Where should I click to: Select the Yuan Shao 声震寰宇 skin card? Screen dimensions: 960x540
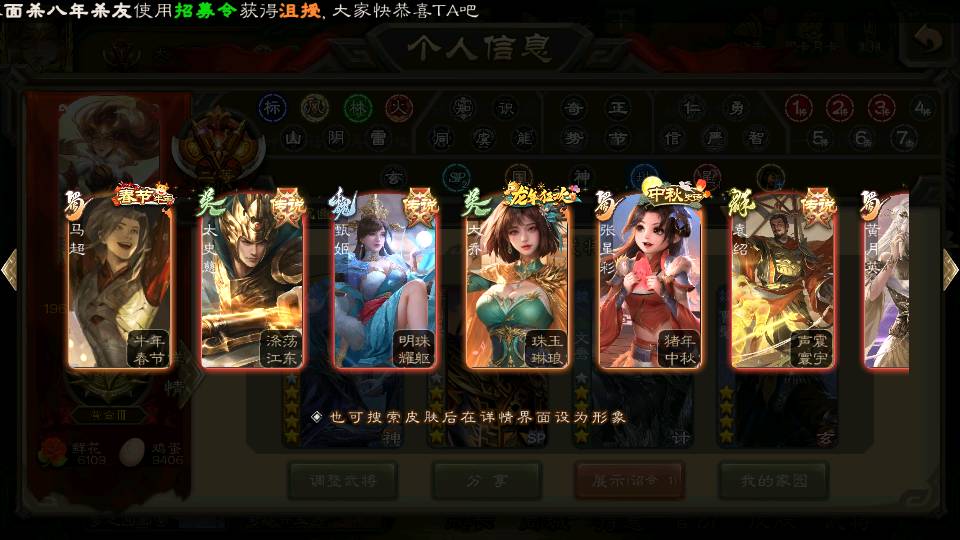point(782,282)
